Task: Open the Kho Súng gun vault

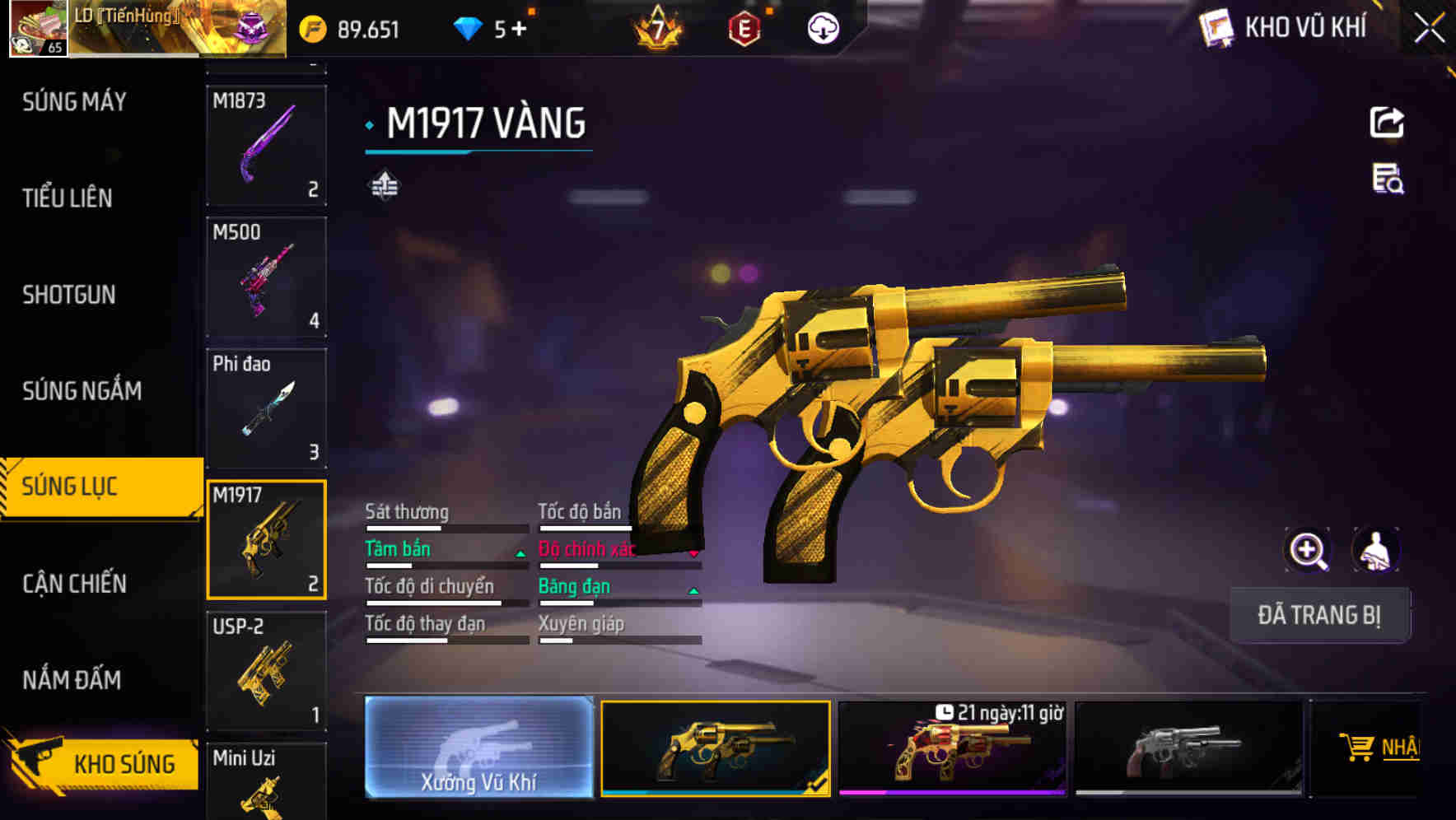Action: (103, 764)
